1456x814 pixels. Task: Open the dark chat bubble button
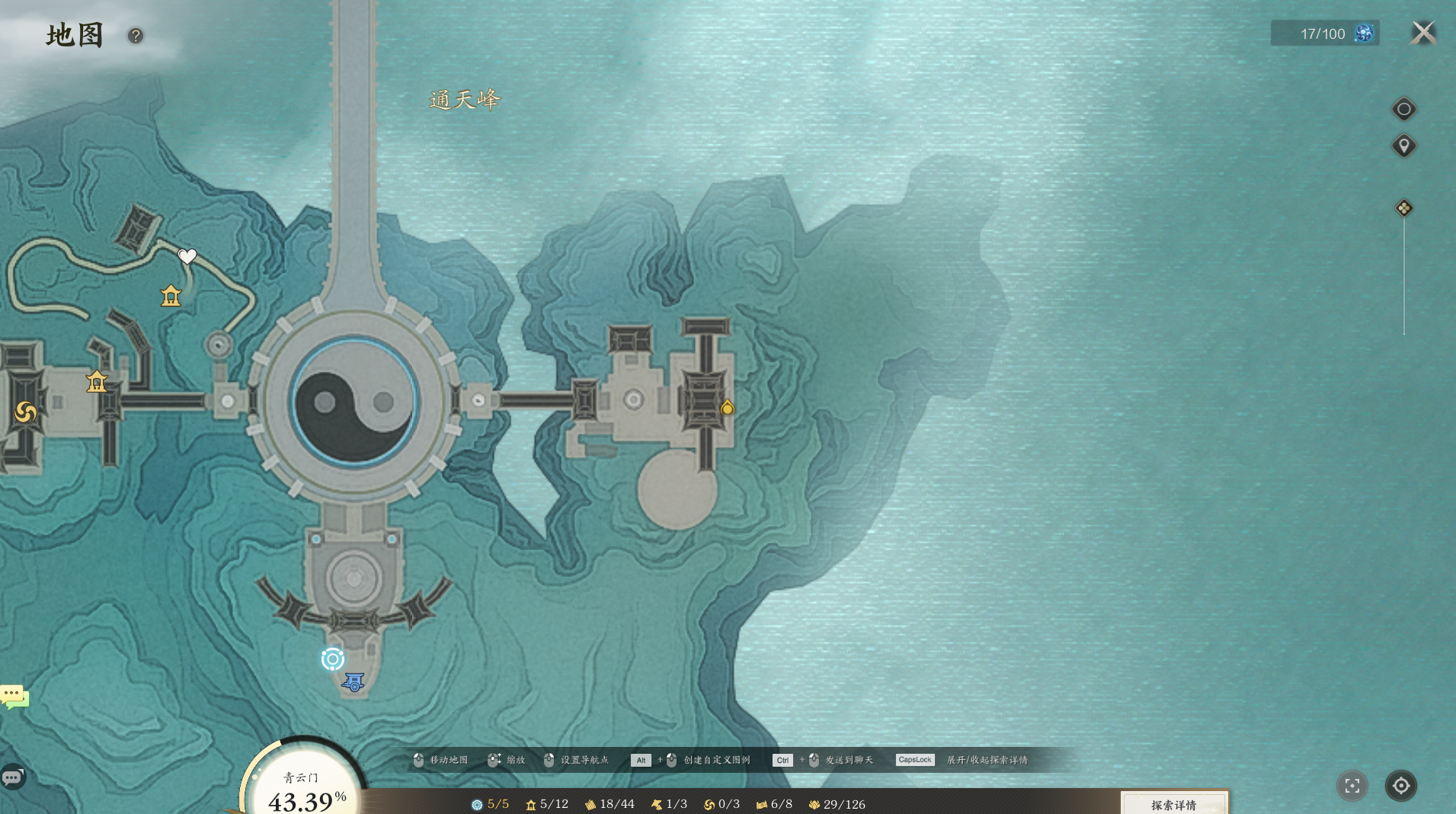[x=13, y=777]
